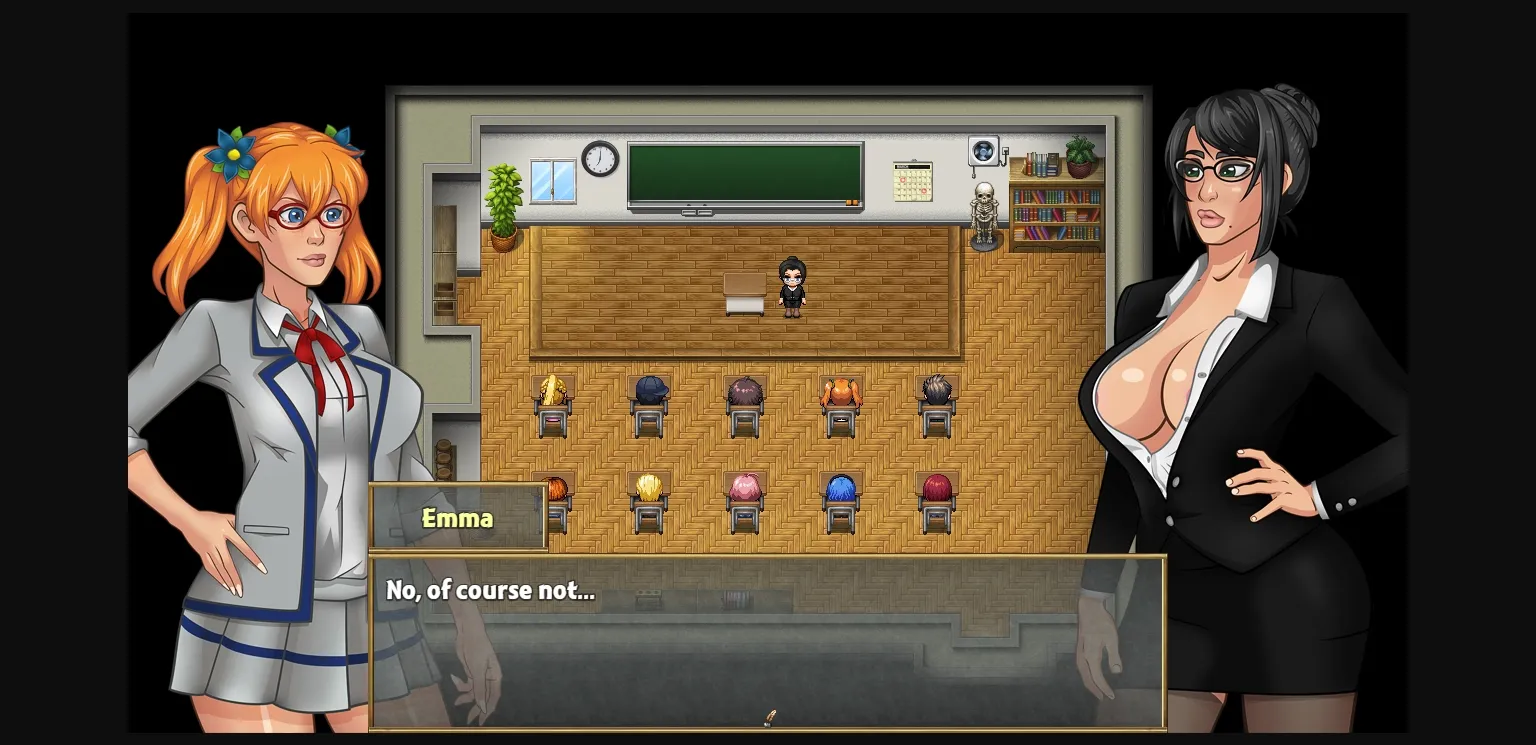Advance dialogue by clicking "No, of course not..." text

coord(488,590)
